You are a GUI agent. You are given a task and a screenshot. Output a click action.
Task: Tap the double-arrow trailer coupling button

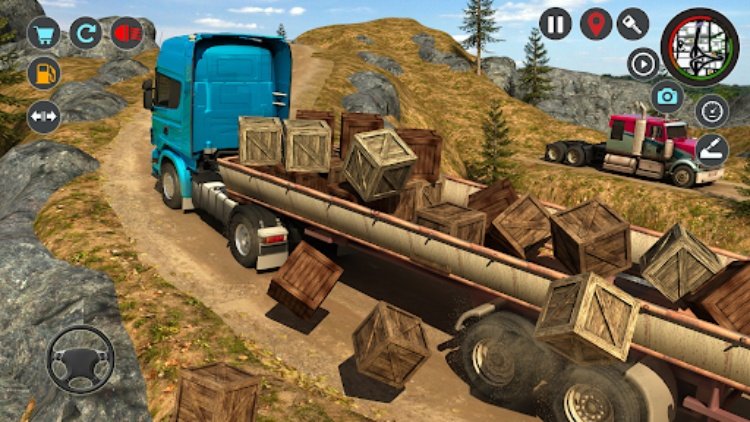coord(43,116)
